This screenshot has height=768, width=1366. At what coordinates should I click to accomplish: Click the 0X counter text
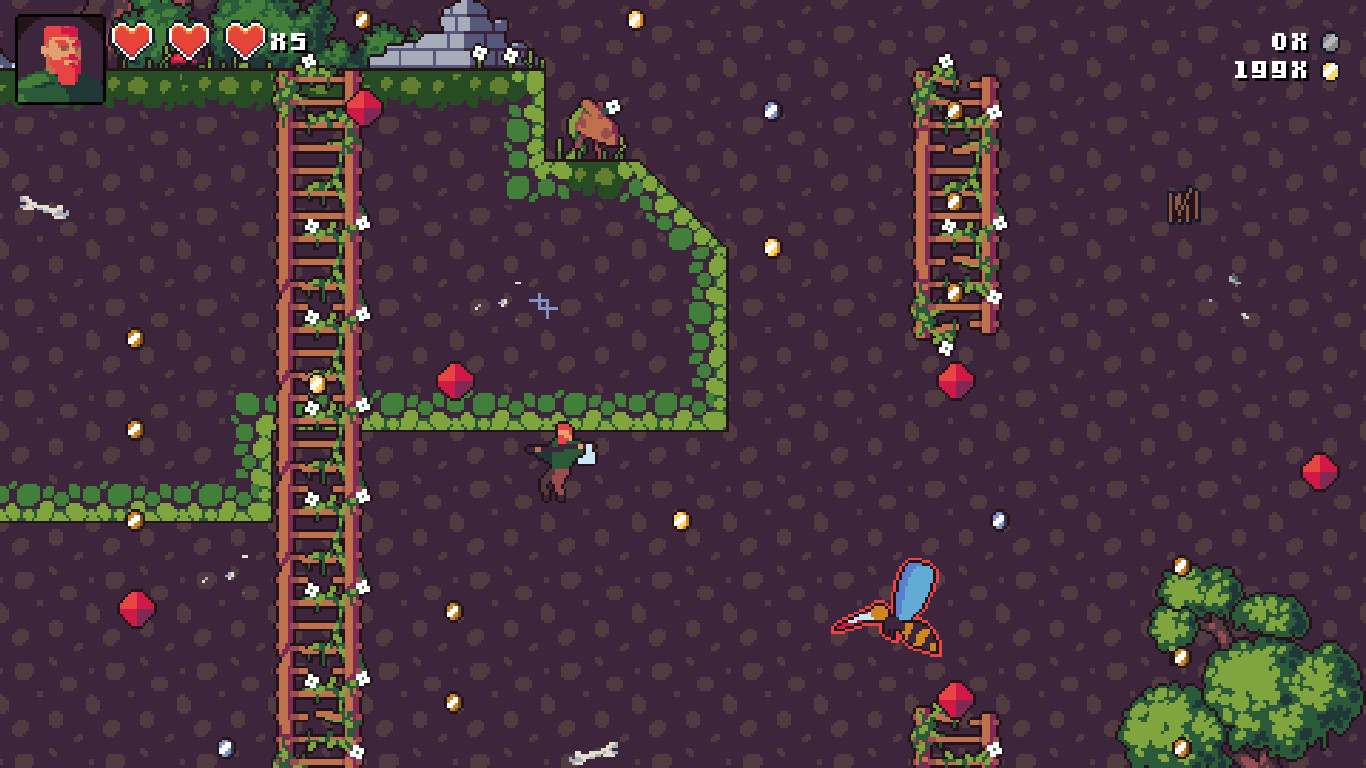1289,42
